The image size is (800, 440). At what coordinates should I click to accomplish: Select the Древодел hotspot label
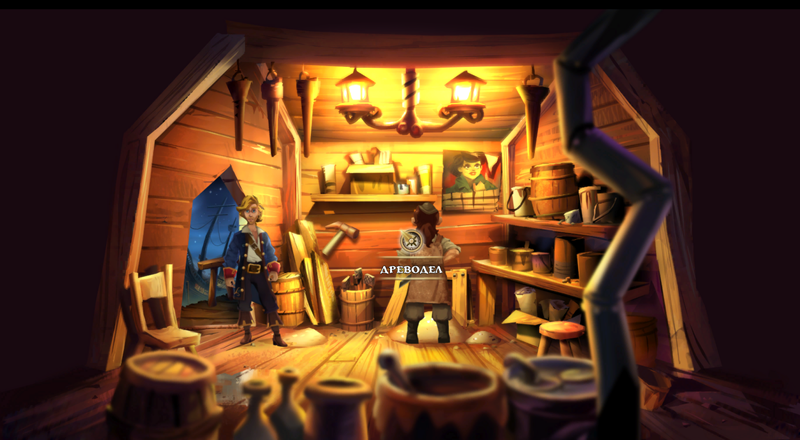(410, 268)
